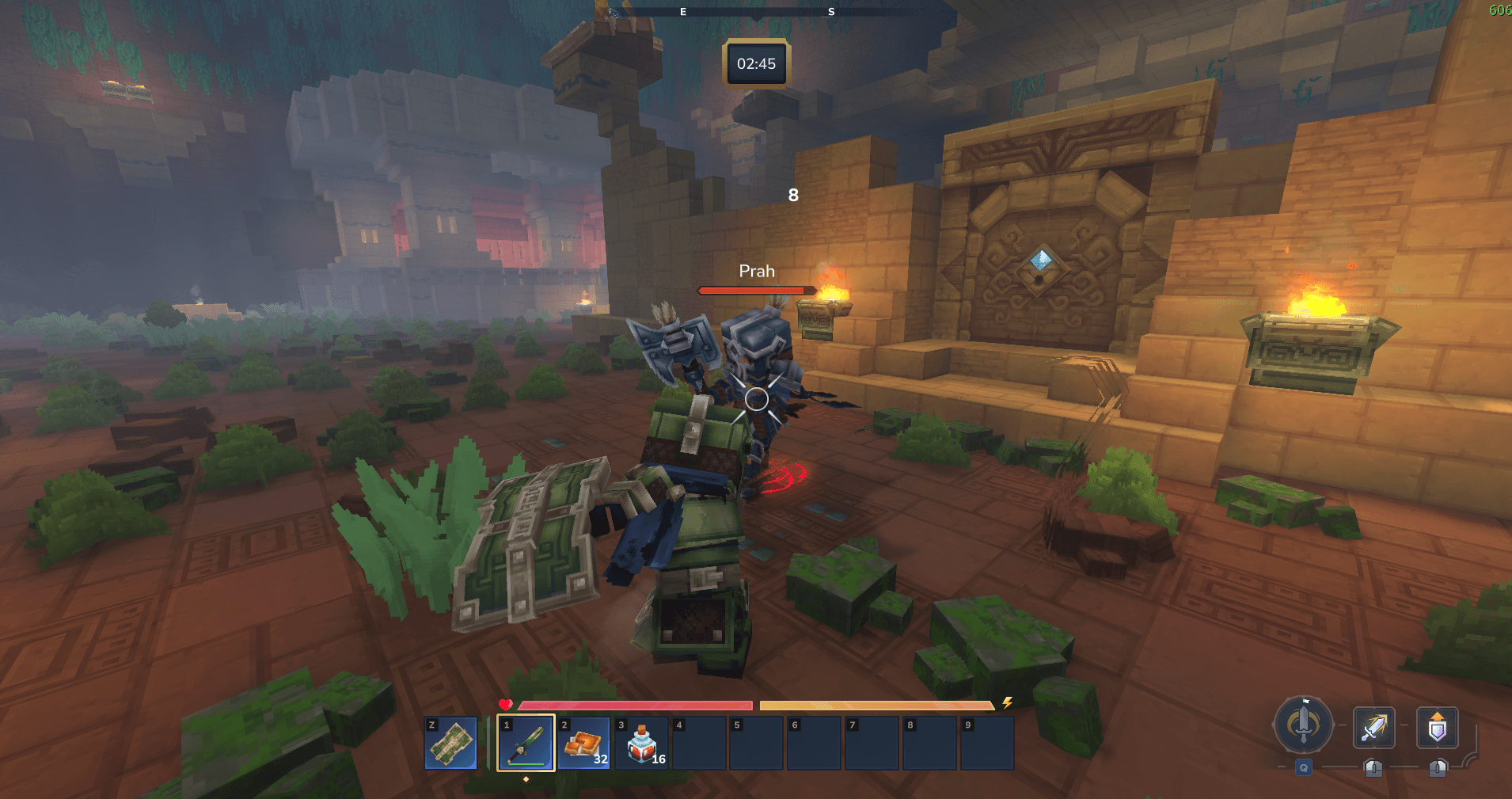
Task: Select the red potion stack of 16
Action: point(642,743)
